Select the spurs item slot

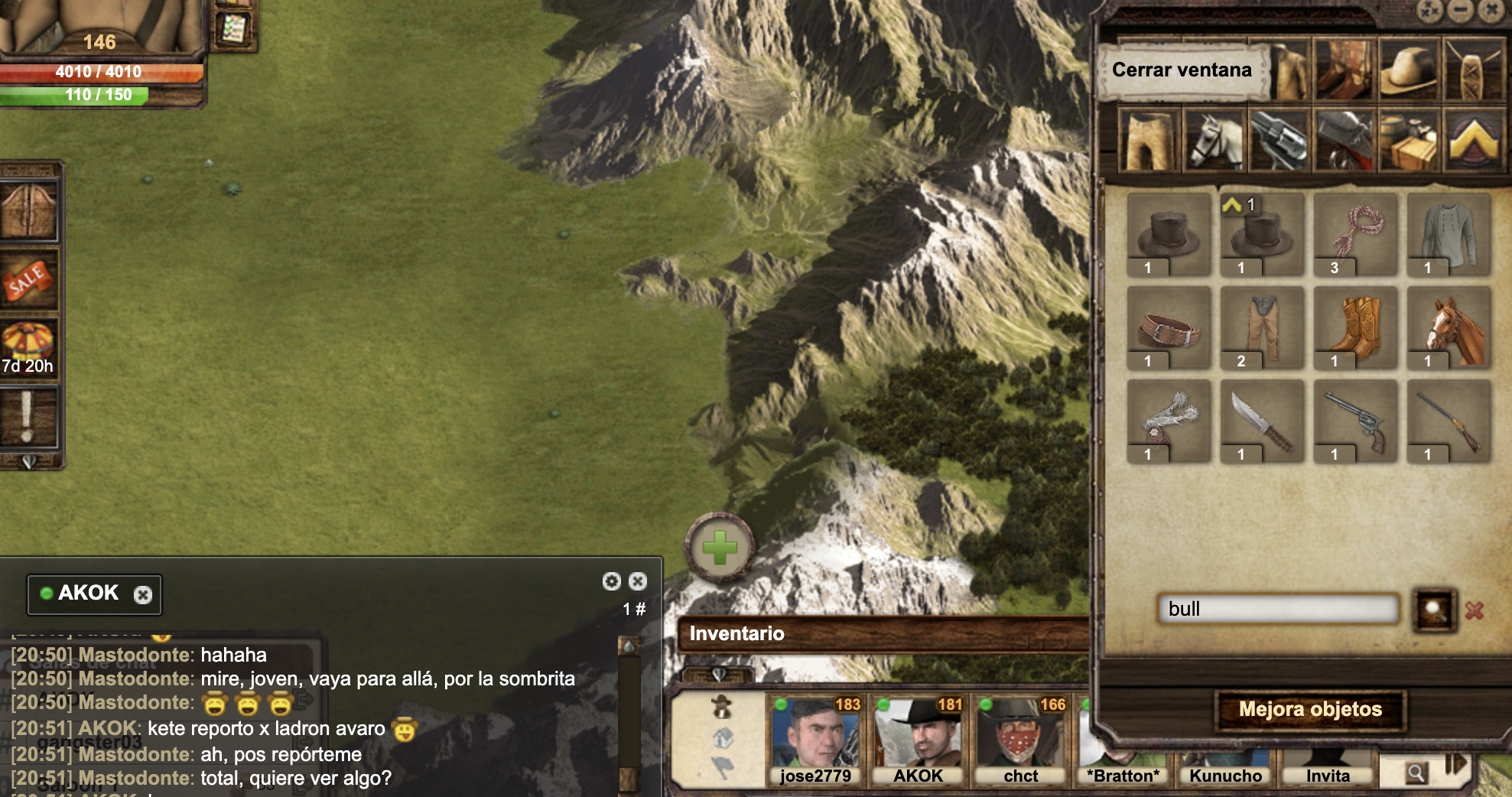[x=1169, y=422]
